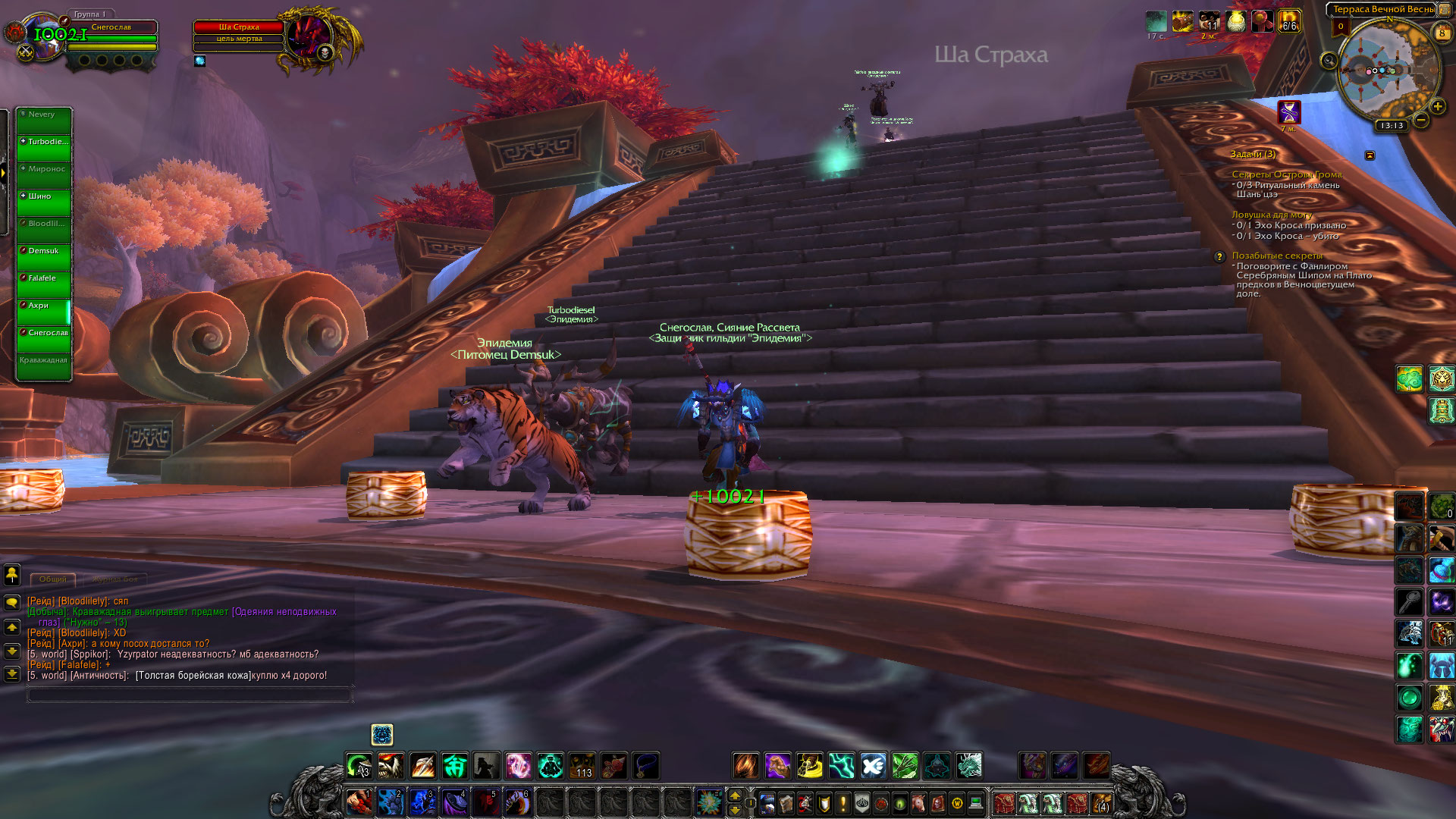Select Turbodiesel's raid frame

coord(44,148)
